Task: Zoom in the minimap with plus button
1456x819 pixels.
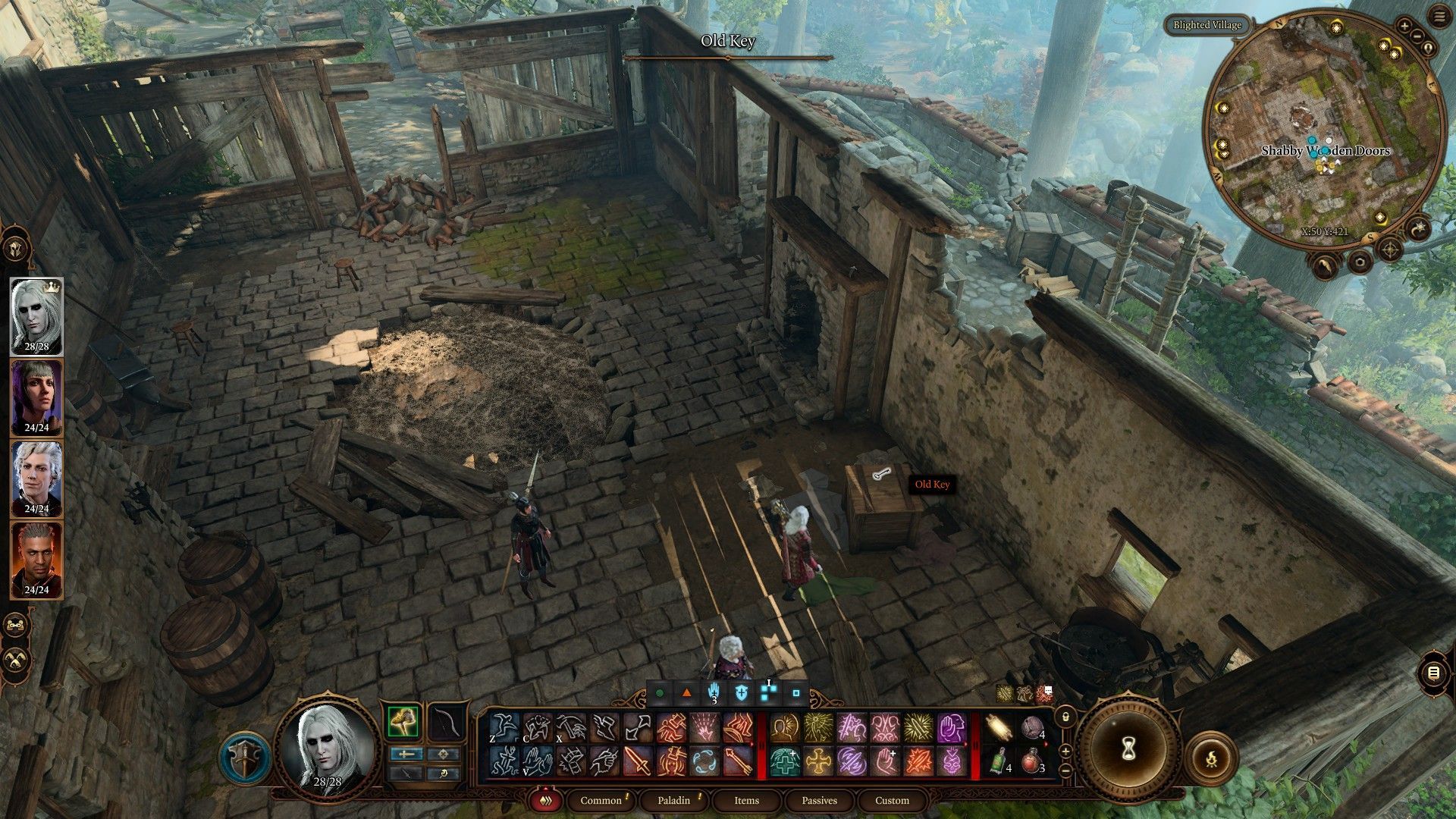Action: (x=1404, y=27)
